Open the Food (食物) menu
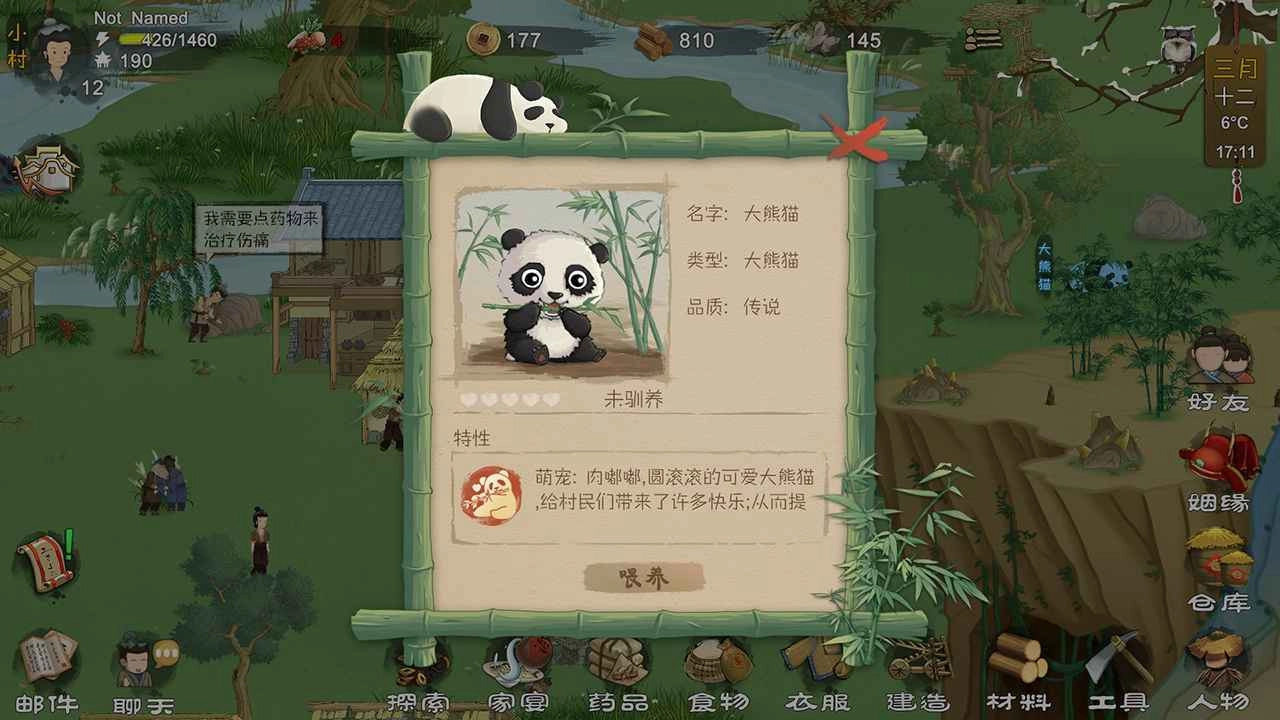Image resolution: width=1280 pixels, height=720 pixels. pyautogui.click(x=715, y=680)
